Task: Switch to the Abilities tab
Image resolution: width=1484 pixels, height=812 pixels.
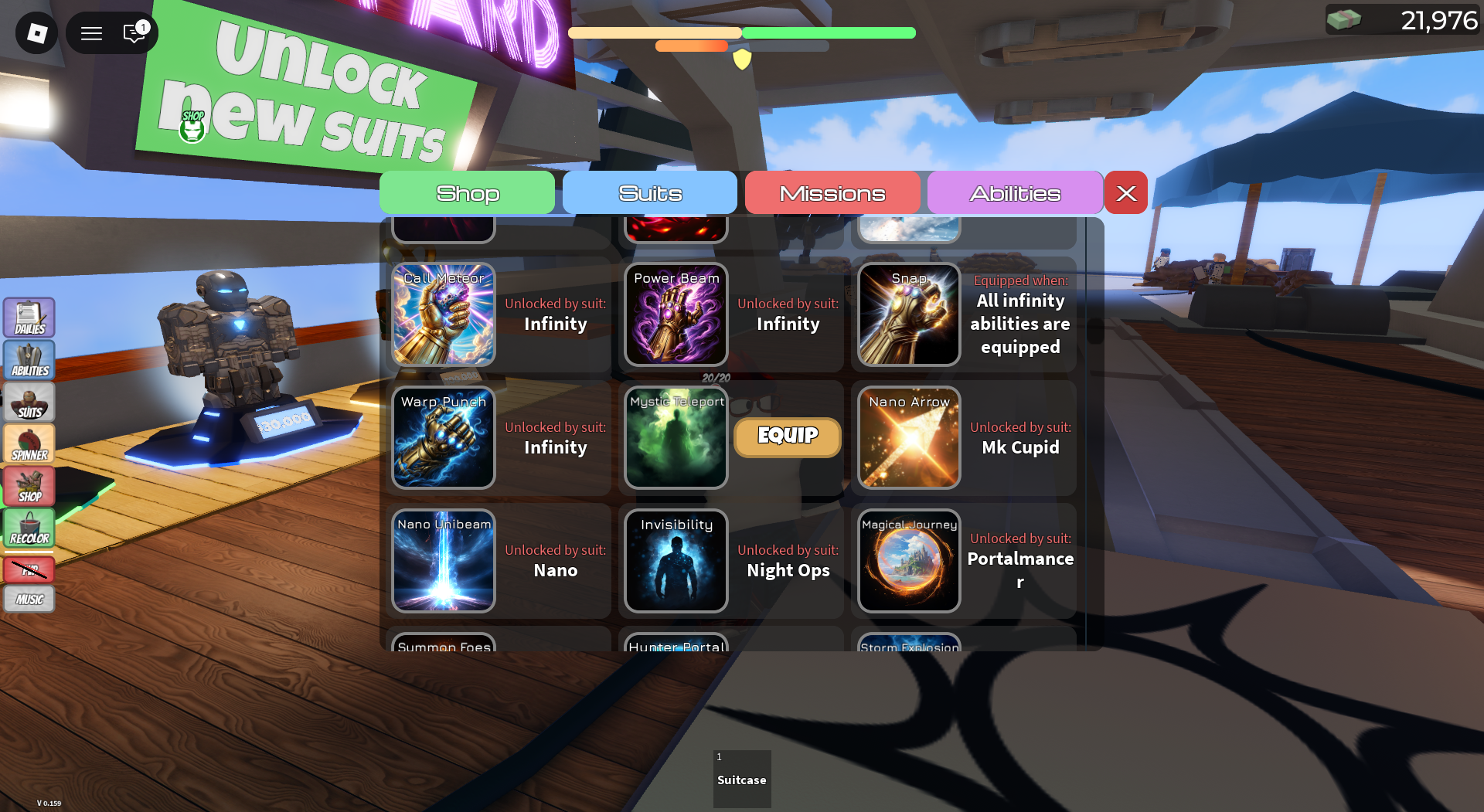Action: pyautogui.click(x=1015, y=192)
